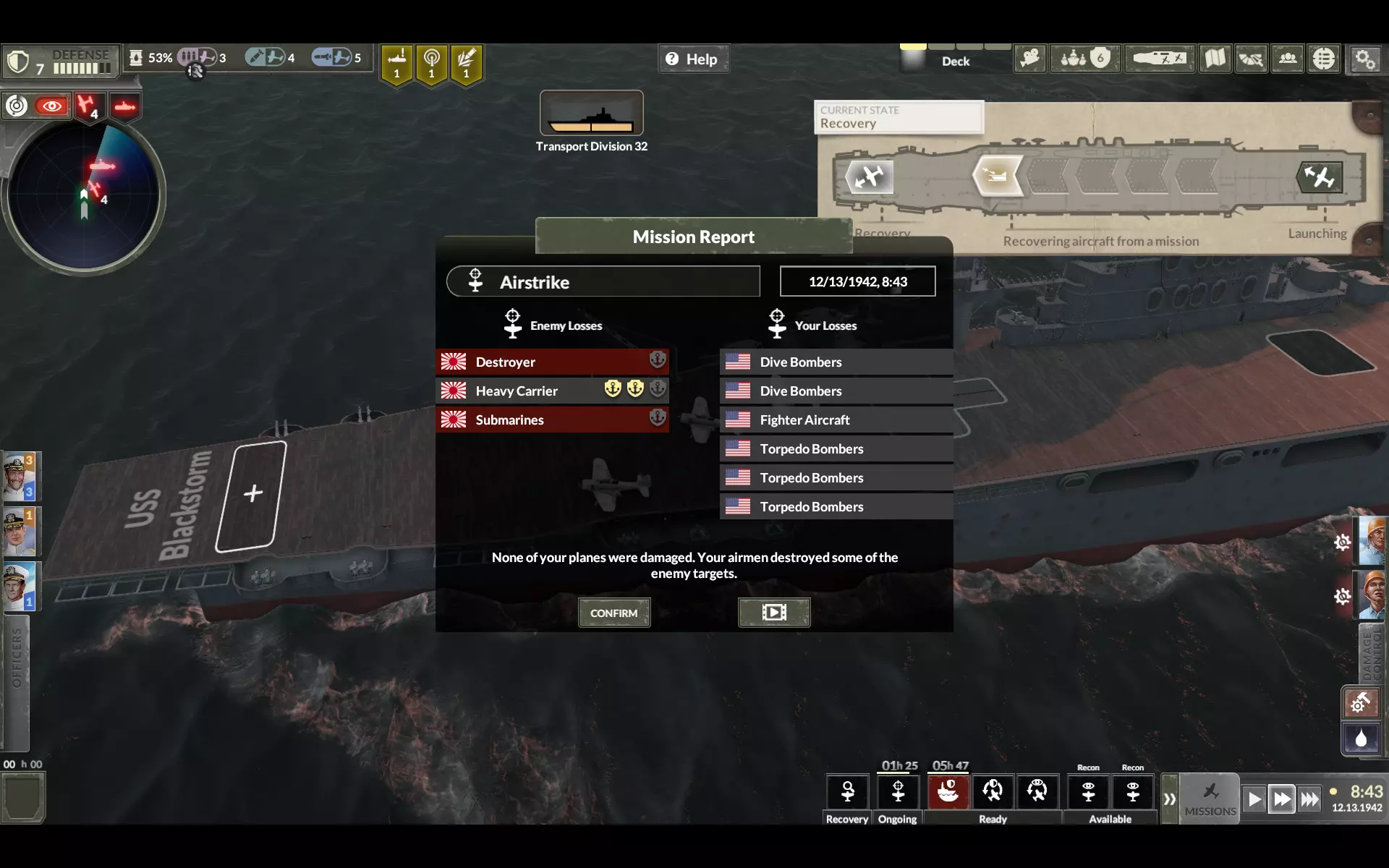Select the red escort ship mission
This screenshot has width=1389, height=868.
(x=948, y=791)
